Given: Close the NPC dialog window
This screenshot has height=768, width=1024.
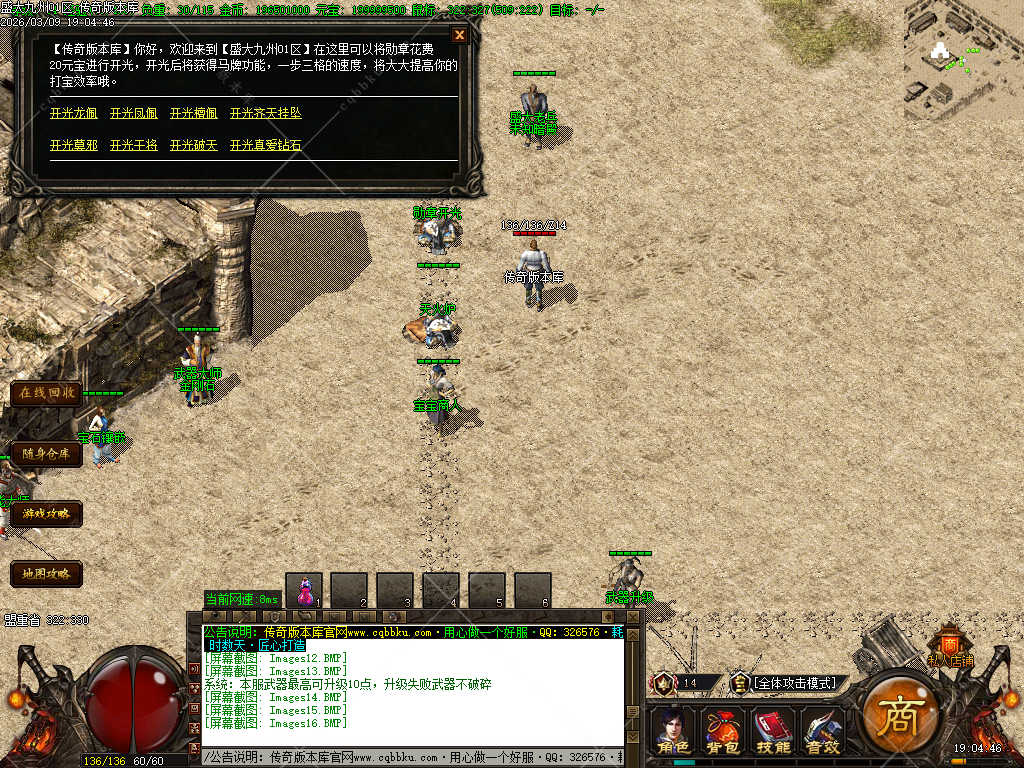Looking at the screenshot, I should (x=460, y=35).
